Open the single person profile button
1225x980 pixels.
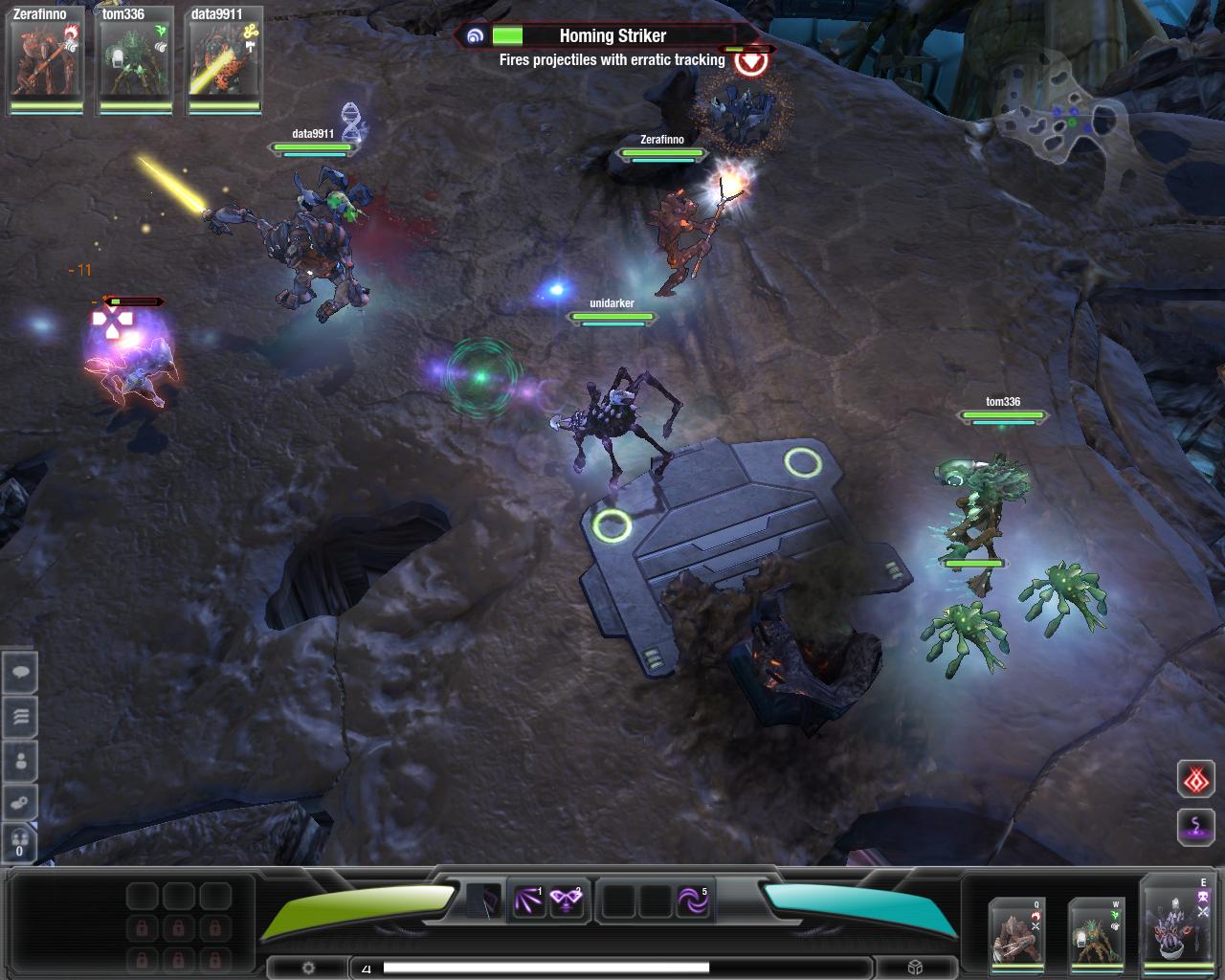pos(20,762)
